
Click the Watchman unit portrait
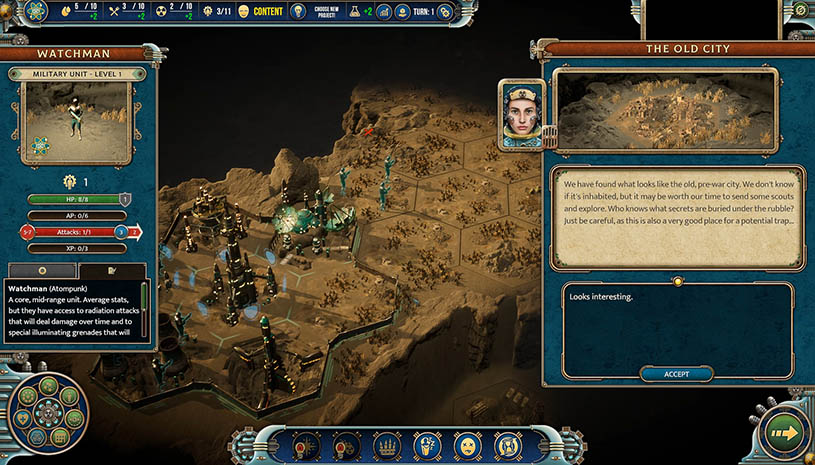(78, 123)
